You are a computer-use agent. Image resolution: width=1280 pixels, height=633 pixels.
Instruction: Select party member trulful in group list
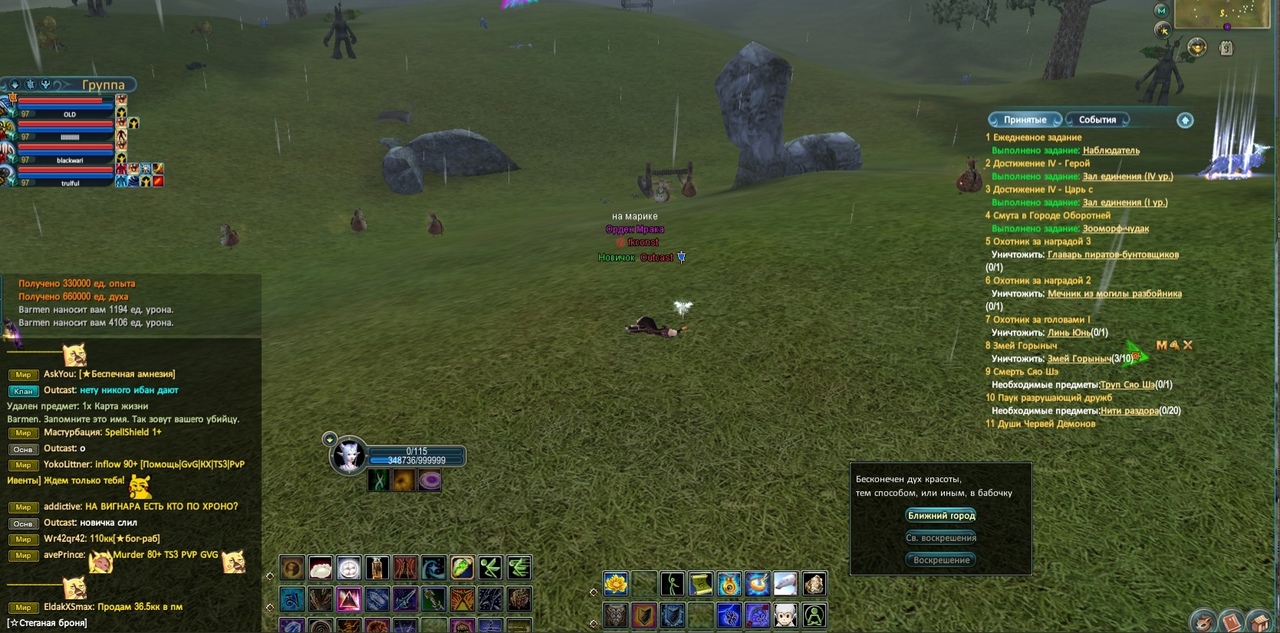tap(69, 182)
